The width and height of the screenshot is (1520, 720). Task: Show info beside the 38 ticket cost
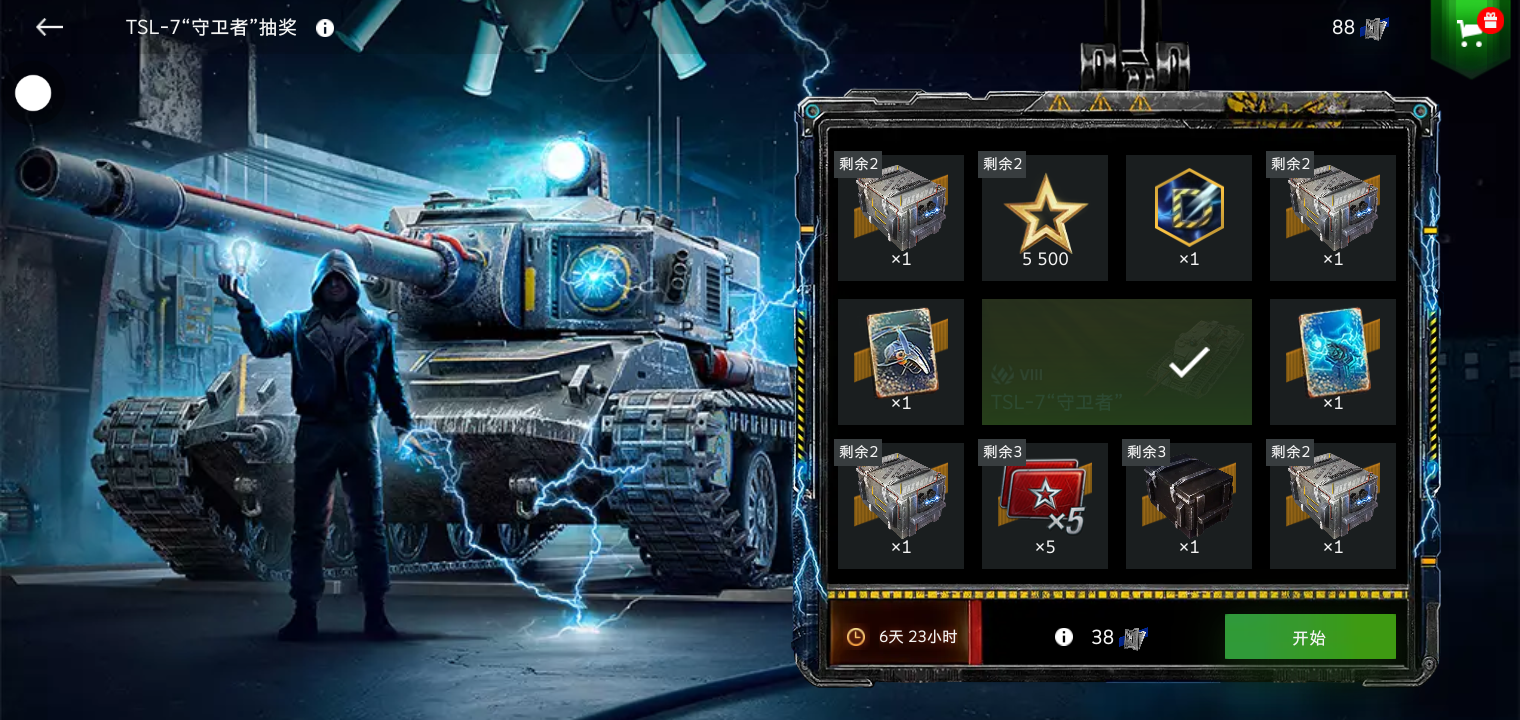[1064, 637]
